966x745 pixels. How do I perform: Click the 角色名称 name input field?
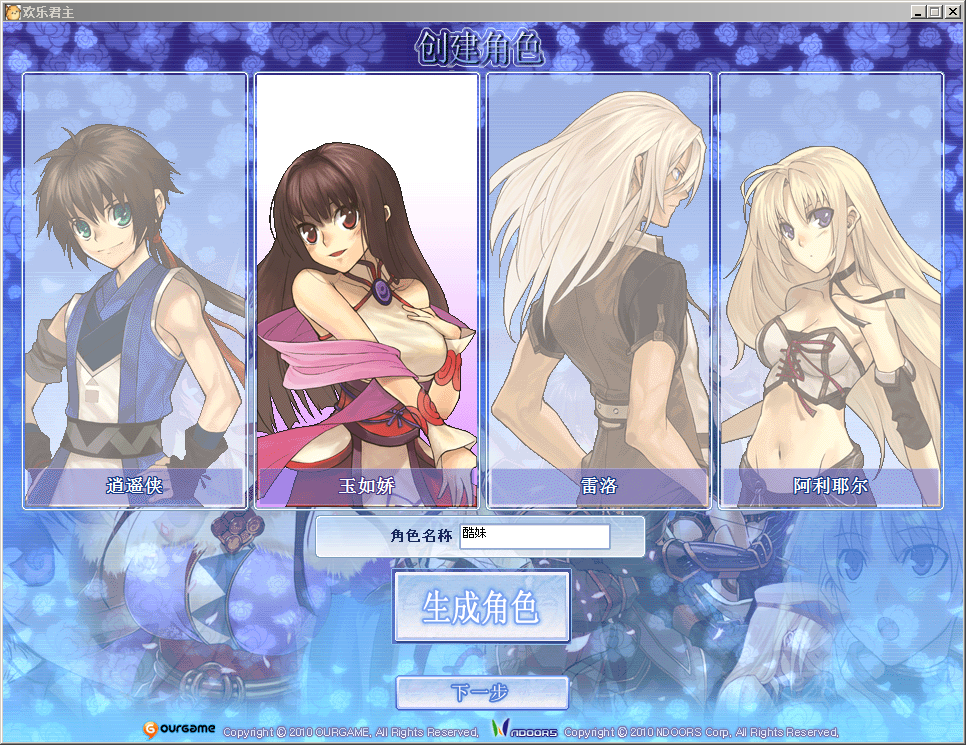[534, 536]
